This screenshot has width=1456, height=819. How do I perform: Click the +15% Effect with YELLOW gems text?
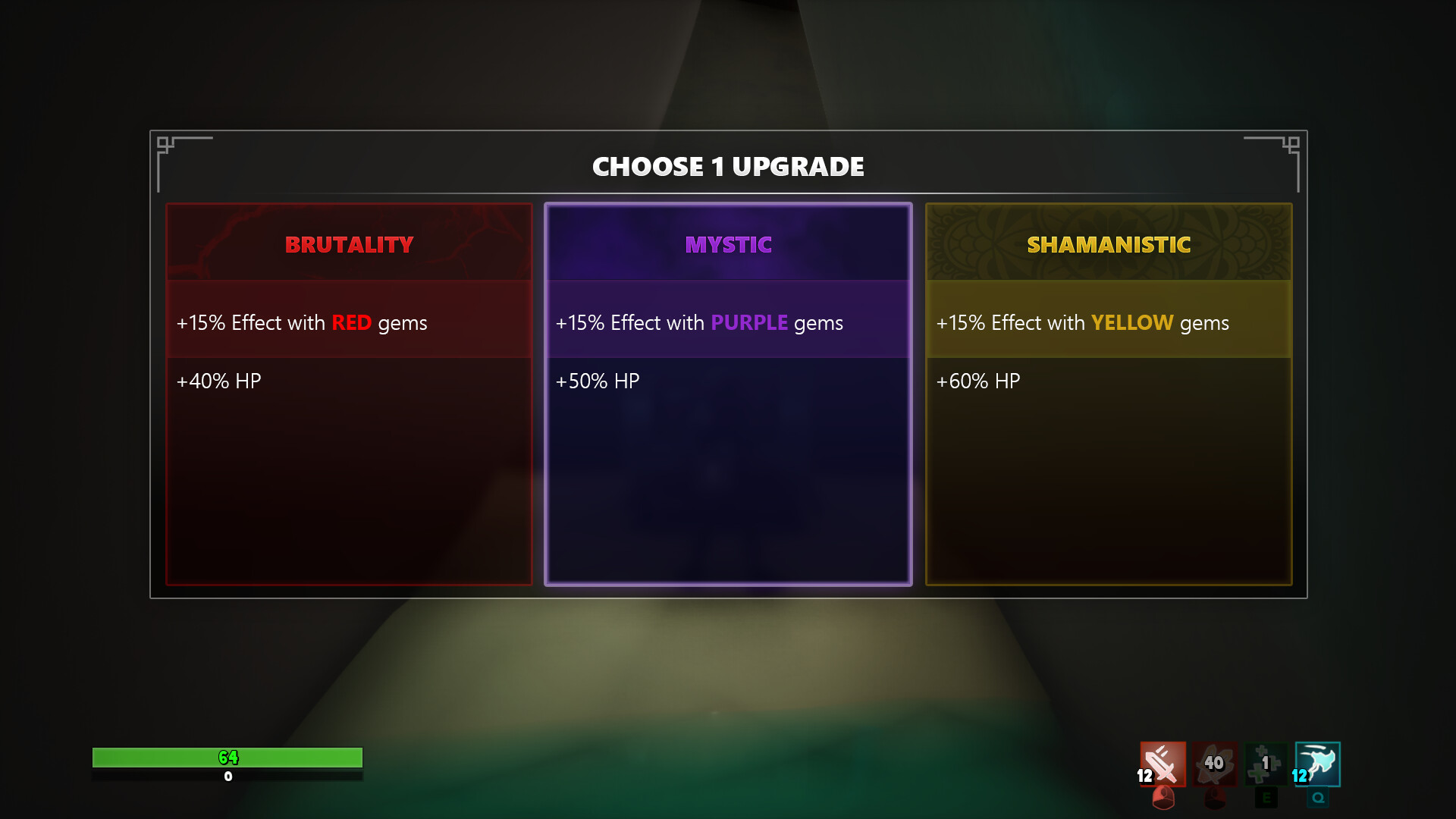(1082, 322)
